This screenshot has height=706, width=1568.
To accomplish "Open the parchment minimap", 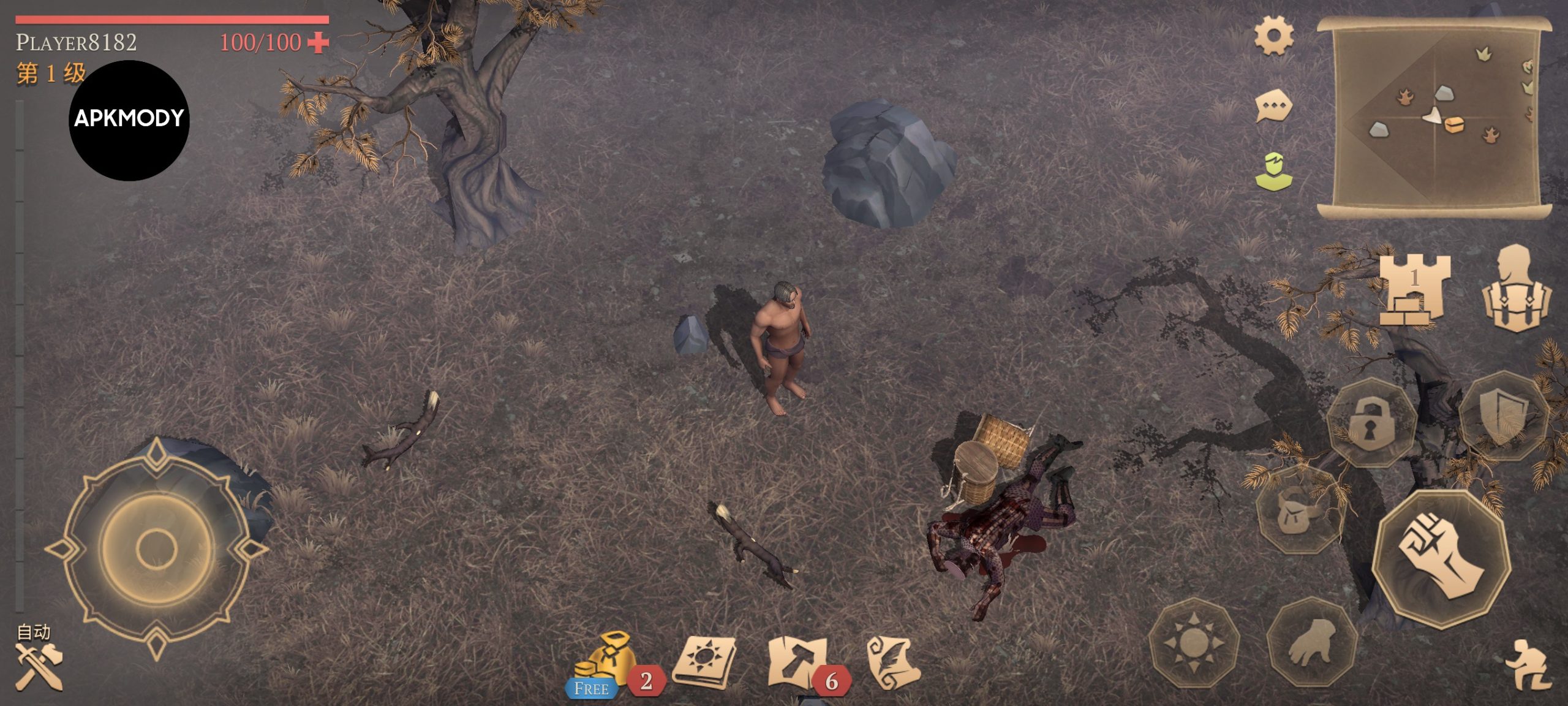I will click(1434, 118).
